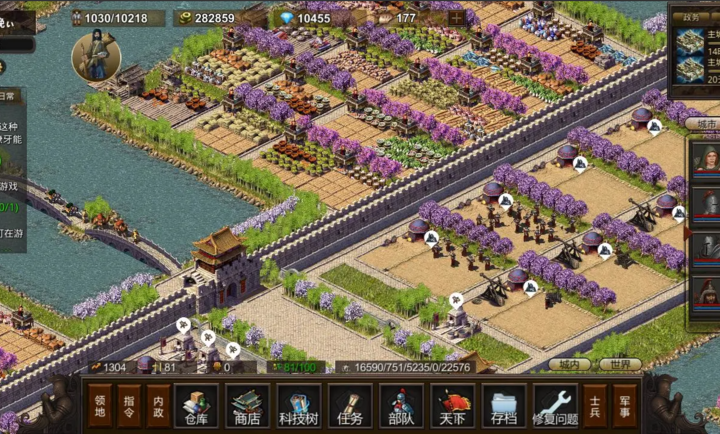720x434 pixels.
Task: Click the plus button beside the resource counter
Action: 456,17
